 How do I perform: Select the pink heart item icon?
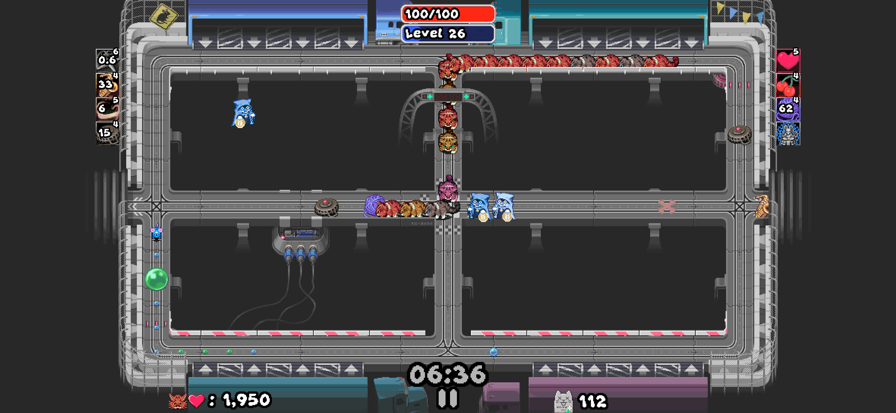click(788, 60)
